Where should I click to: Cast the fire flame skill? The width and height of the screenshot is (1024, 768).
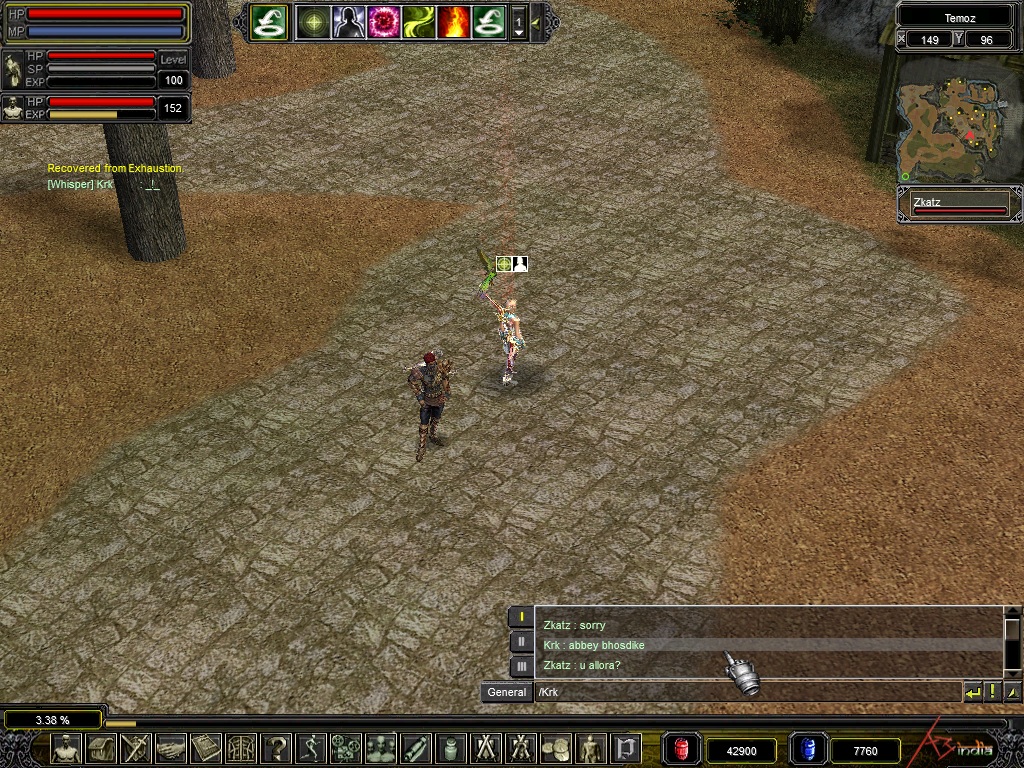pos(453,21)
